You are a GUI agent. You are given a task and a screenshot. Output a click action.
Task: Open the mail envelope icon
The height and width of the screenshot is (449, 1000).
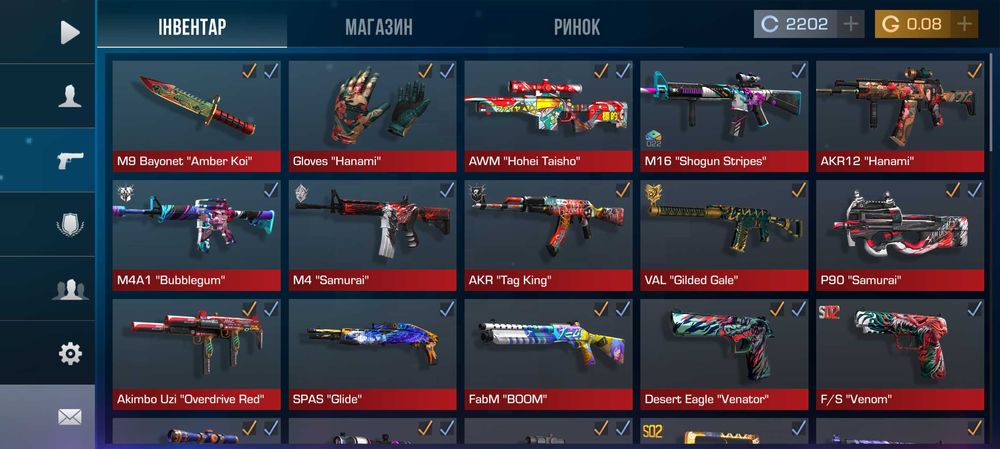tap(70, 416)
